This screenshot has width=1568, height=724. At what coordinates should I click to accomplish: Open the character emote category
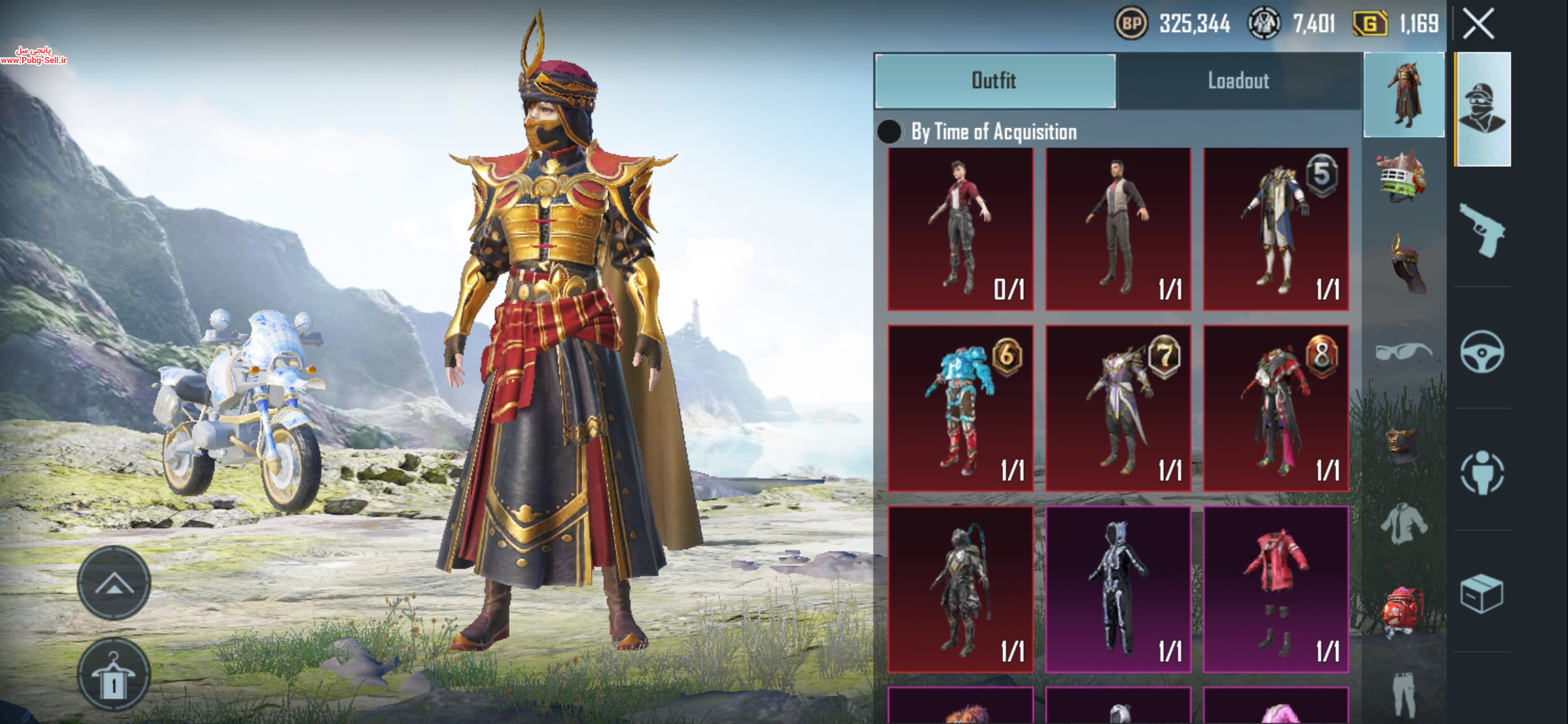(x=1482, y=473)
